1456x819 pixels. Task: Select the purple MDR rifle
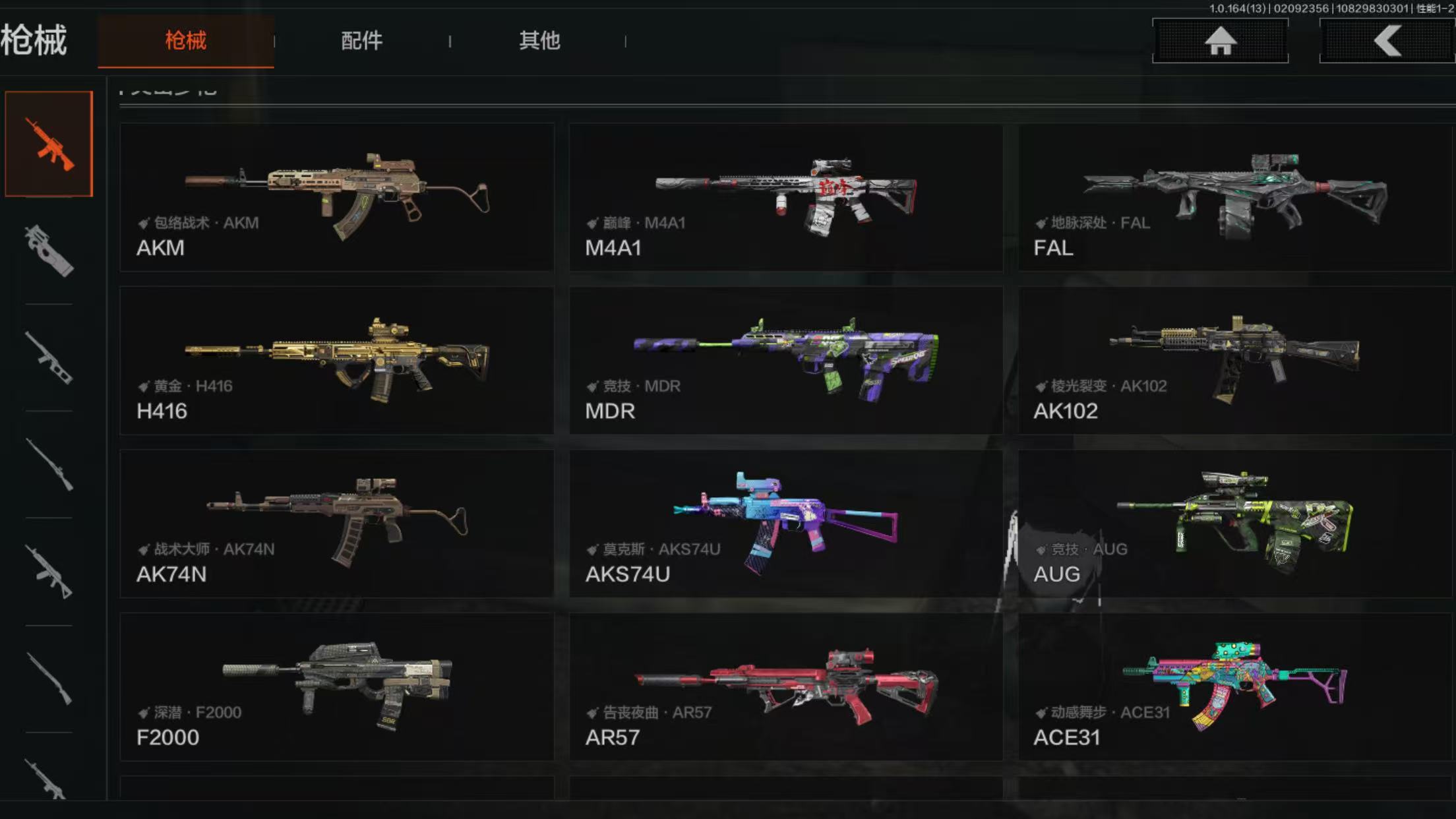[x=785, y=360]
